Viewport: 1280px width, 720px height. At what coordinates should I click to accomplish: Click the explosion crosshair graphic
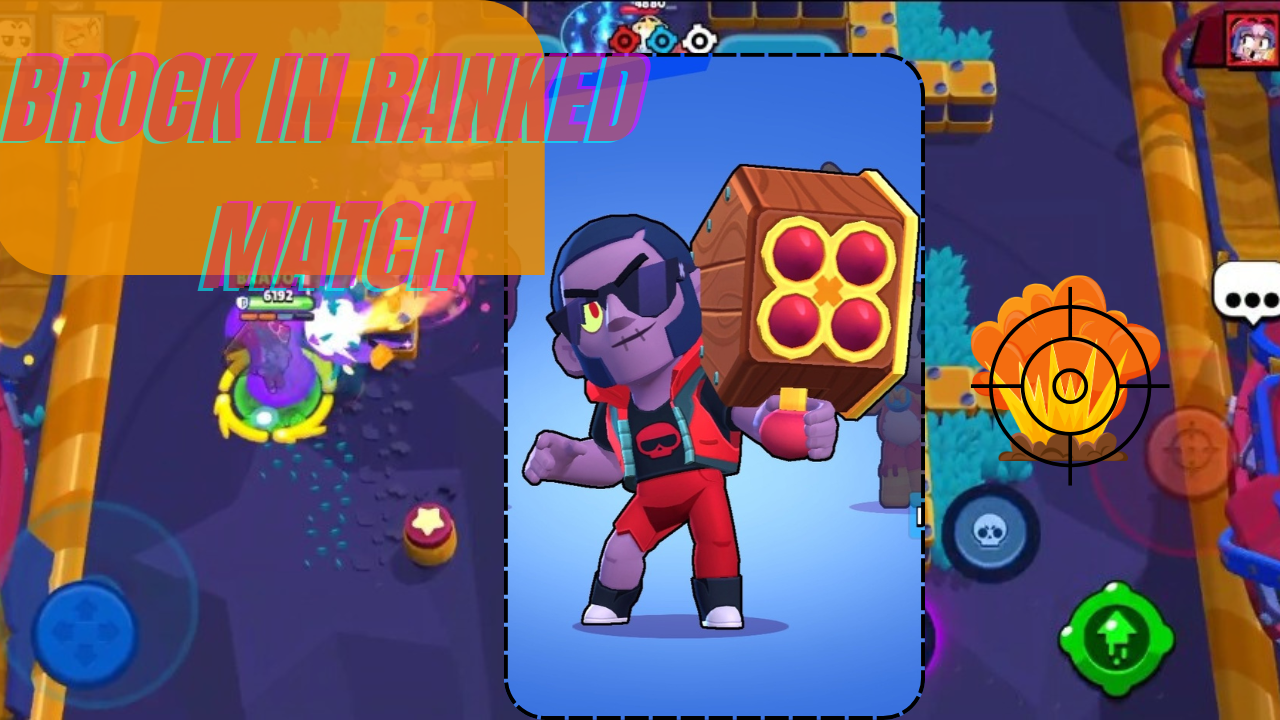click(1068, 385)
